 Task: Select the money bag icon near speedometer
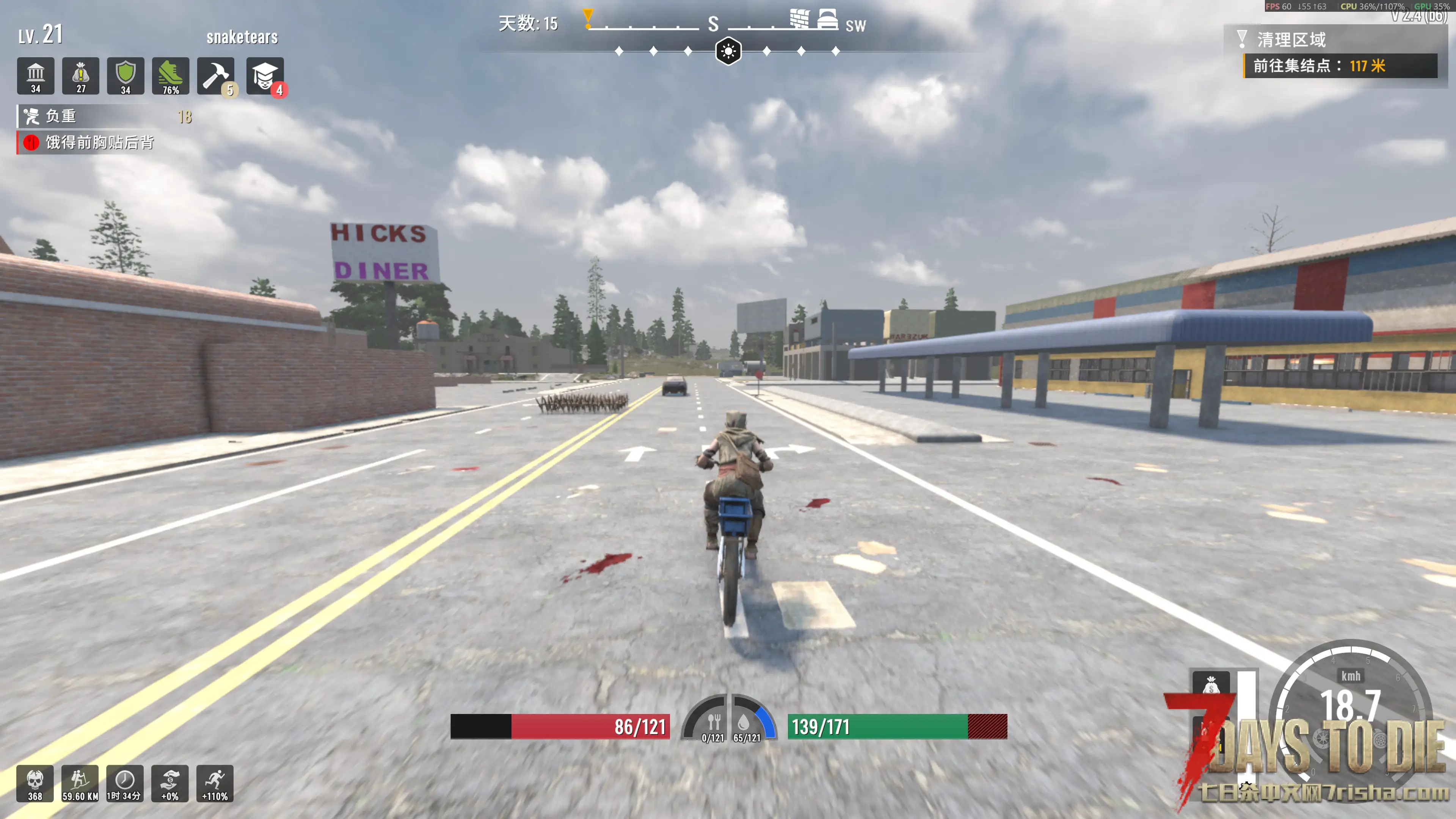(1210, 686)
